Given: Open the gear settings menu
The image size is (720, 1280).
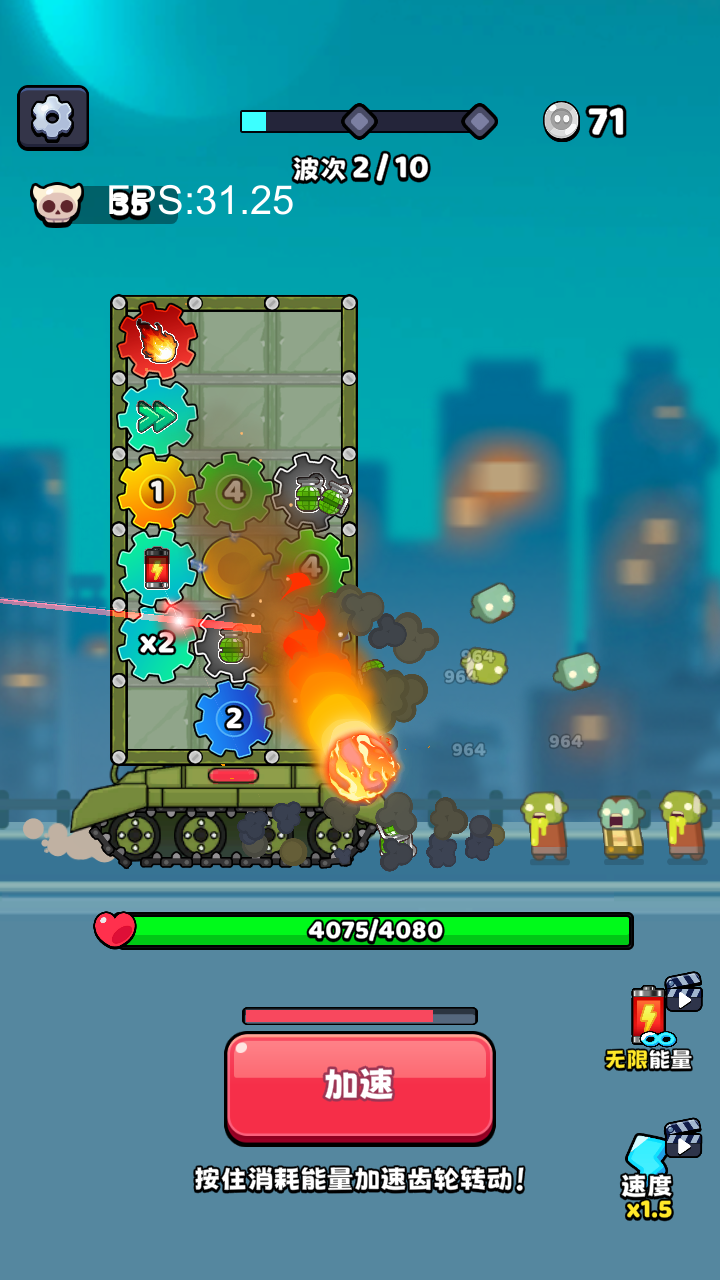Looking at the screenshot, I should (x=53, y=118).
